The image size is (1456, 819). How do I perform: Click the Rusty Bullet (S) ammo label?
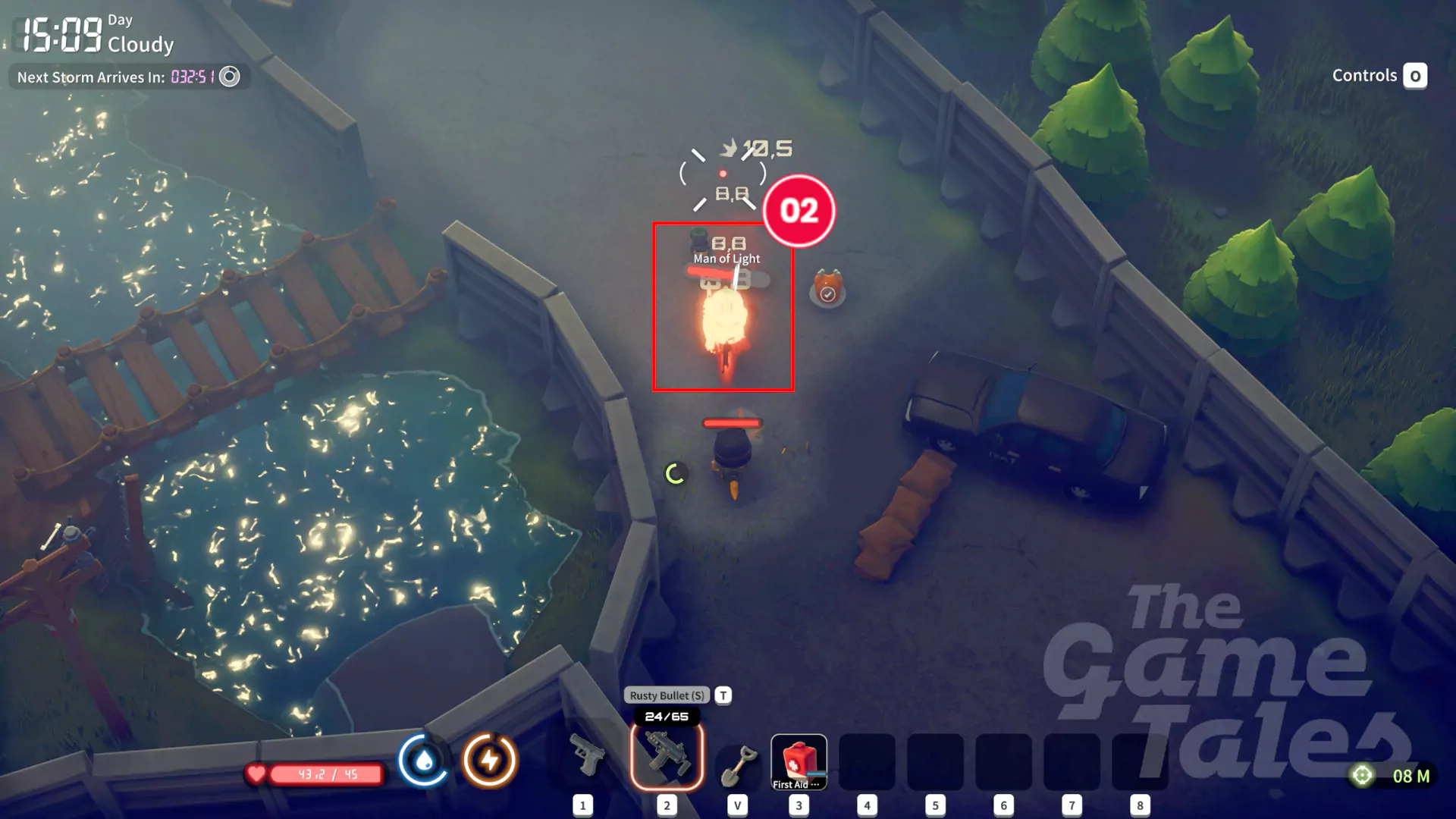point(667,695)
